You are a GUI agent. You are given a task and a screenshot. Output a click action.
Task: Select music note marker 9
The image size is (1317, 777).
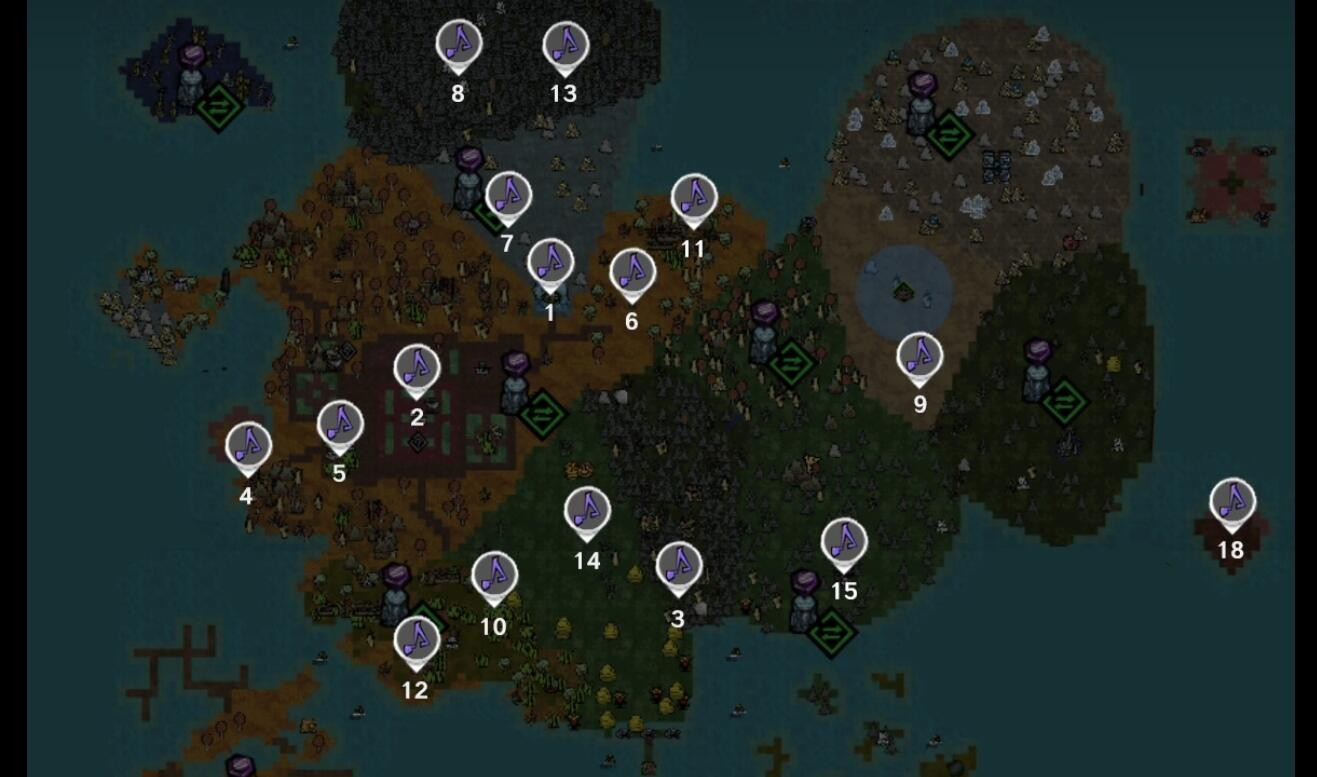pos(919,356)
